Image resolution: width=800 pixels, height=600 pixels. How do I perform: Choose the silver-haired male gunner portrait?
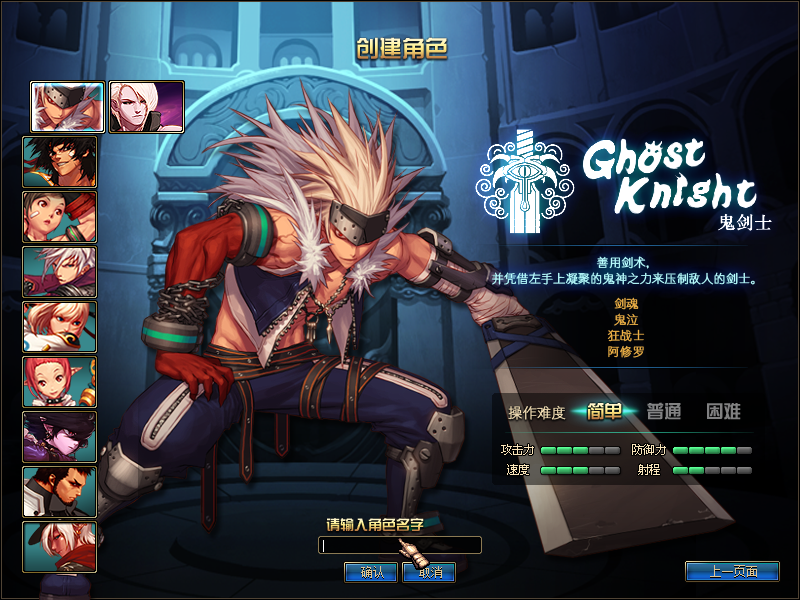point(60,272)
